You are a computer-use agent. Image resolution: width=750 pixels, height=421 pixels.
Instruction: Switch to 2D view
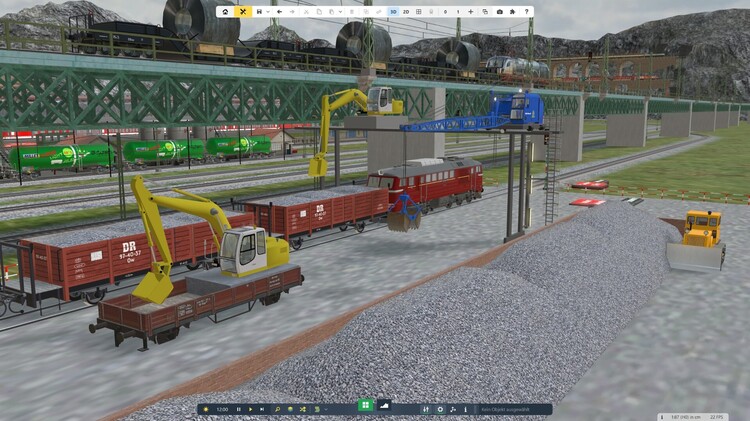coord(406,12)
